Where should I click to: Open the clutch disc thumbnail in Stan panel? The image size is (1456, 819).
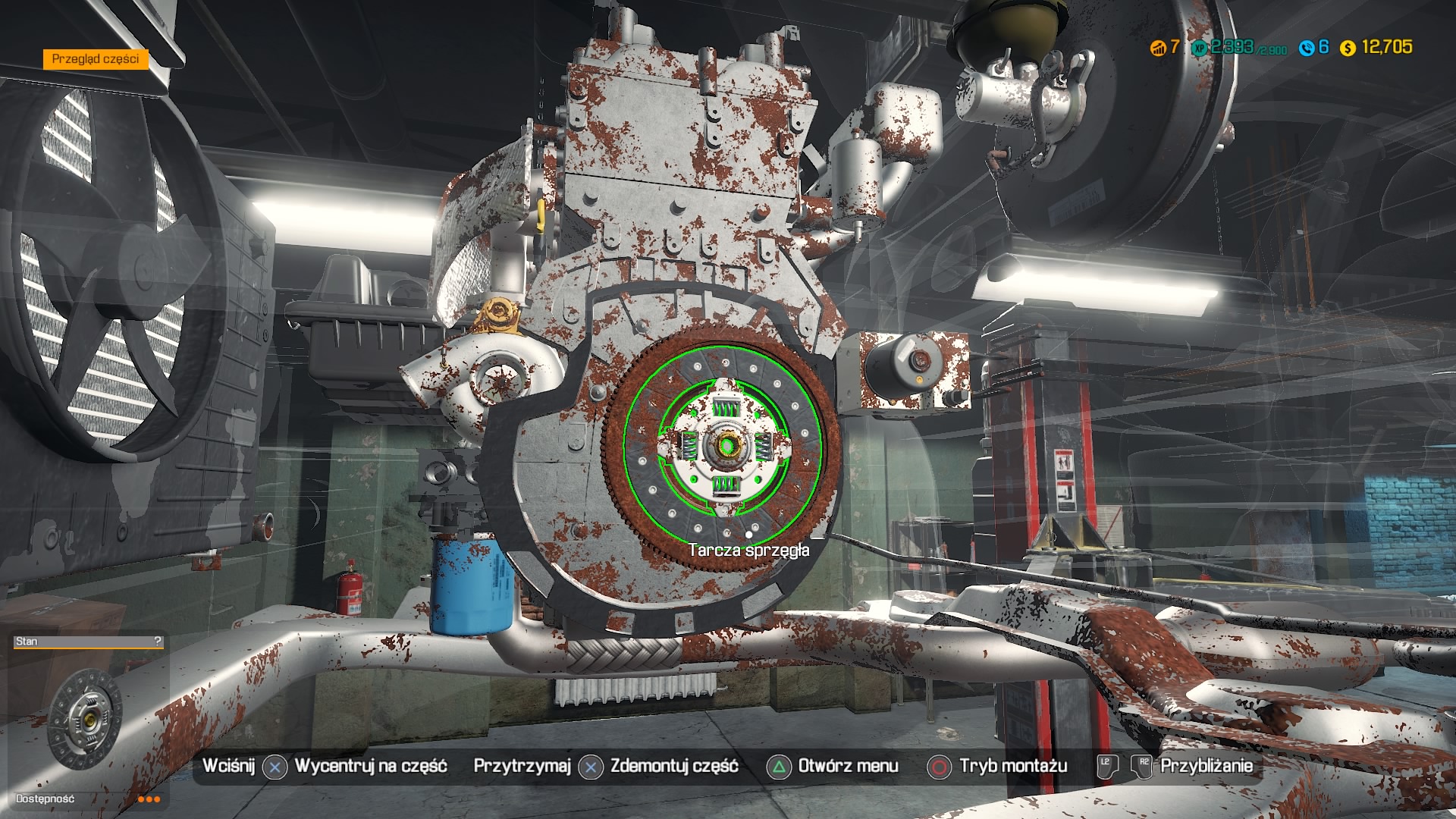click(85, 717)
